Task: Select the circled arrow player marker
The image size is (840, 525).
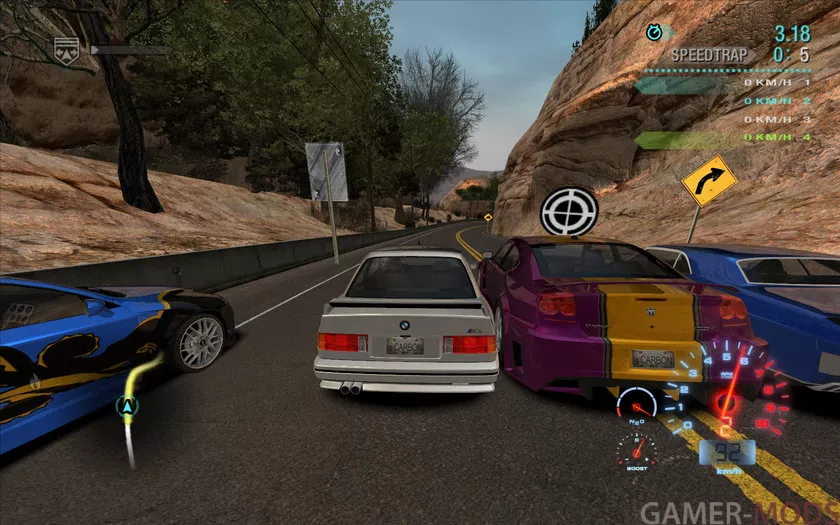Action: click(127, 405)
